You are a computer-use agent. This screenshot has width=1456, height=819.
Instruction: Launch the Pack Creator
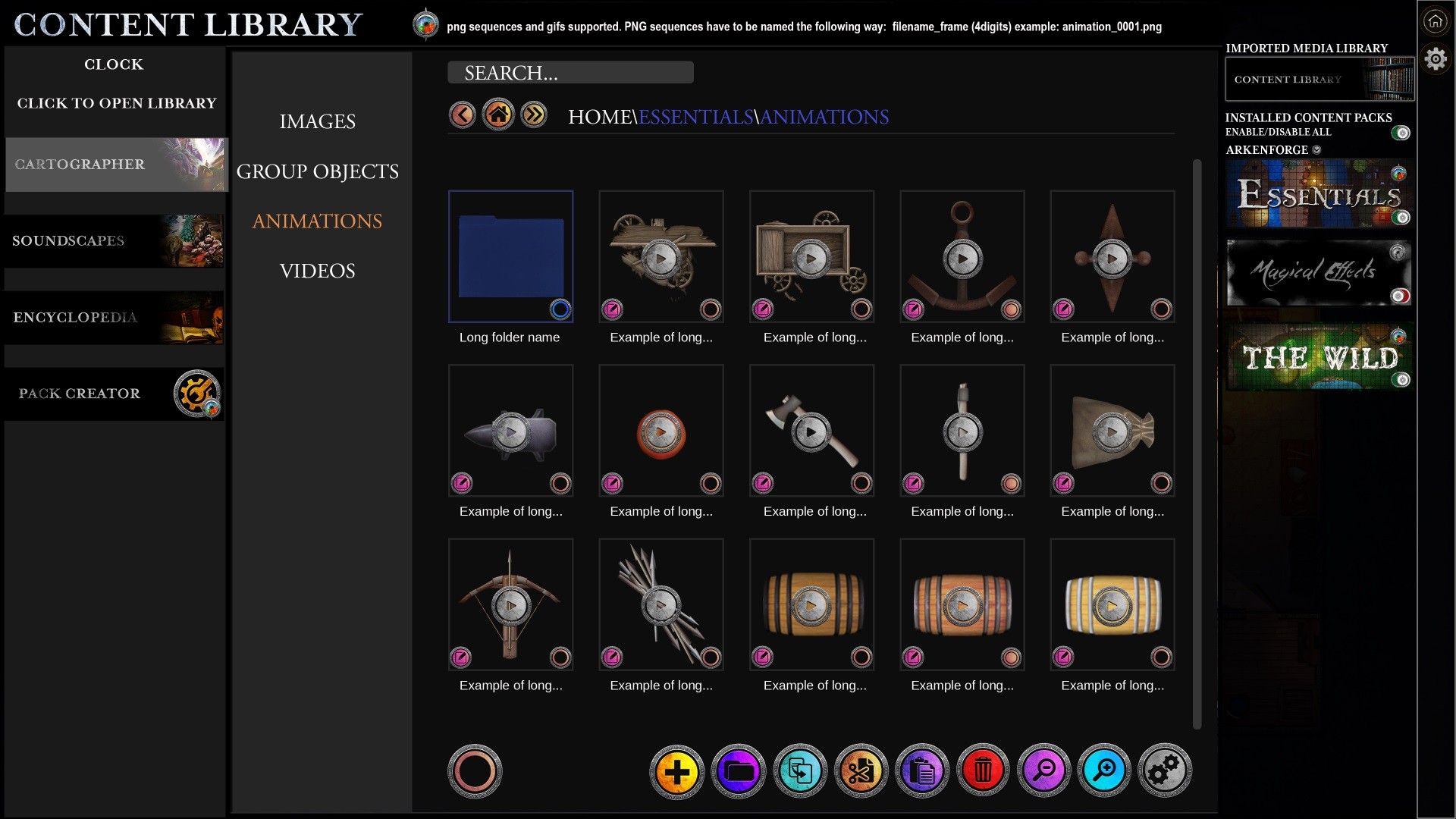point(114,394)
